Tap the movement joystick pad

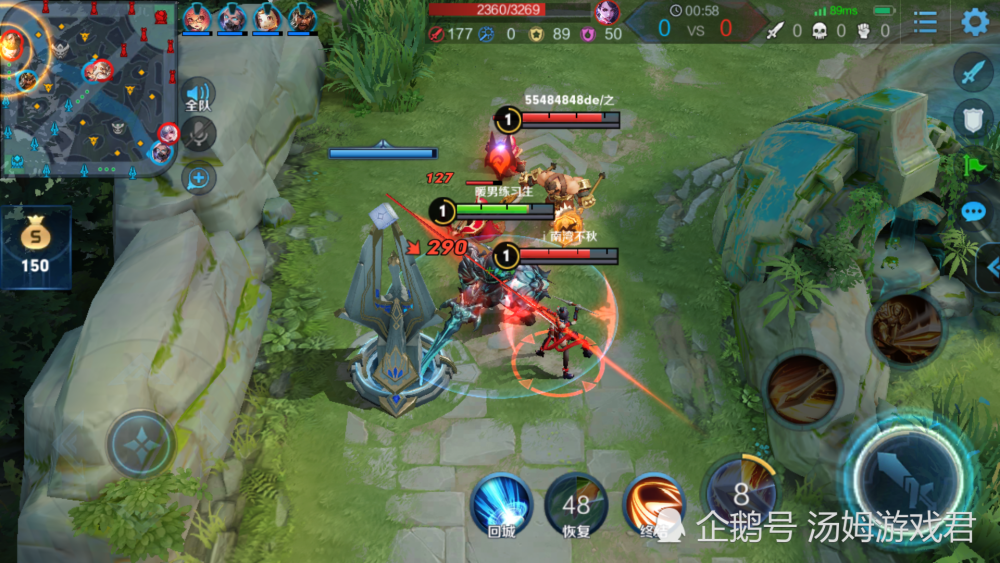[x=141, y=444]
